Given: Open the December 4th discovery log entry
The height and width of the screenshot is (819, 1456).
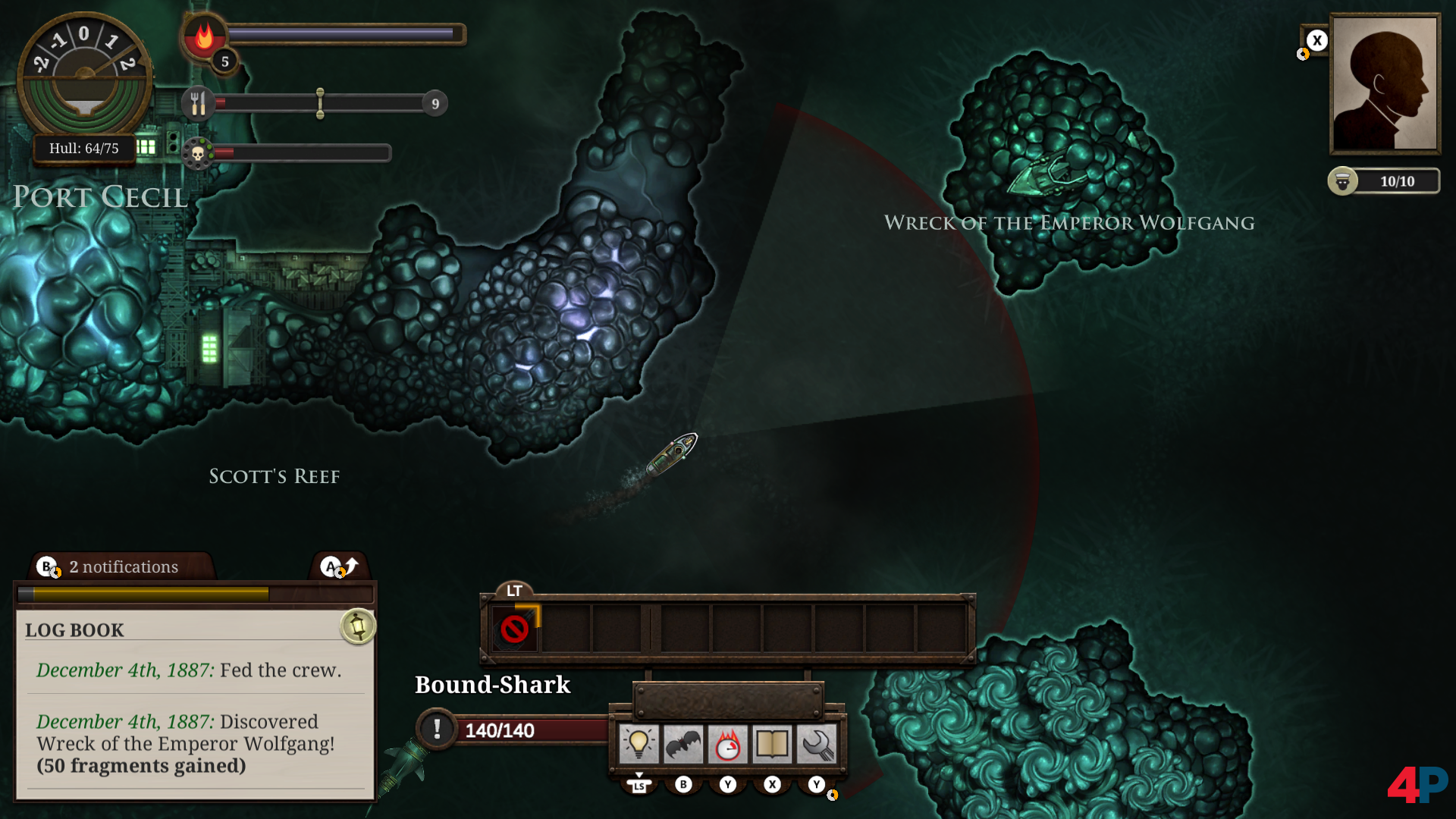Looking at the screenshot, I should (x=185, y=743).
